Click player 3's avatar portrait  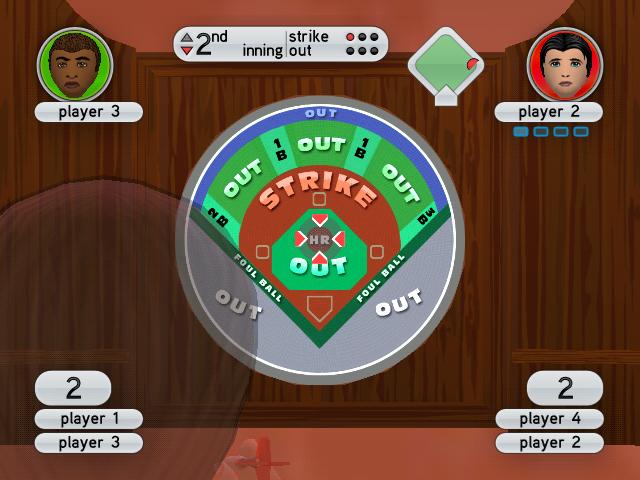(x=75, y=63)
